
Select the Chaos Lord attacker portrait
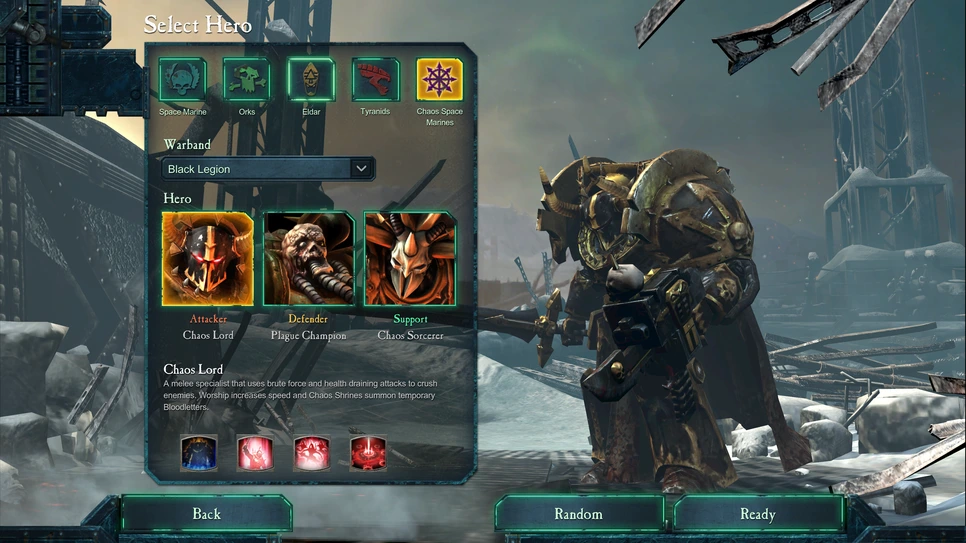[208, 259]
